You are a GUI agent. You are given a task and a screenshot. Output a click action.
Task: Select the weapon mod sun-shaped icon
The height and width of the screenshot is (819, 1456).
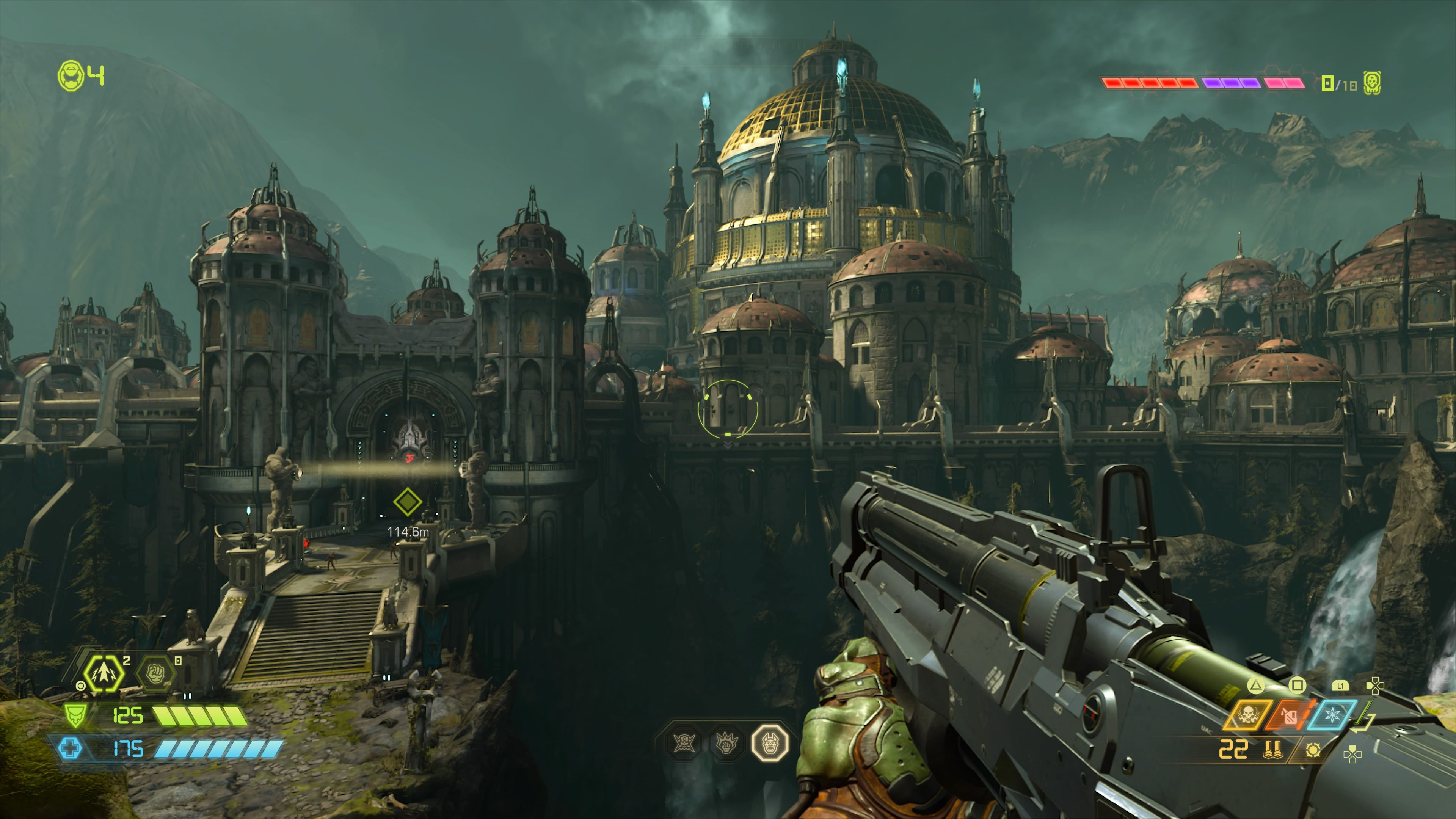(x=1312, y=750)
